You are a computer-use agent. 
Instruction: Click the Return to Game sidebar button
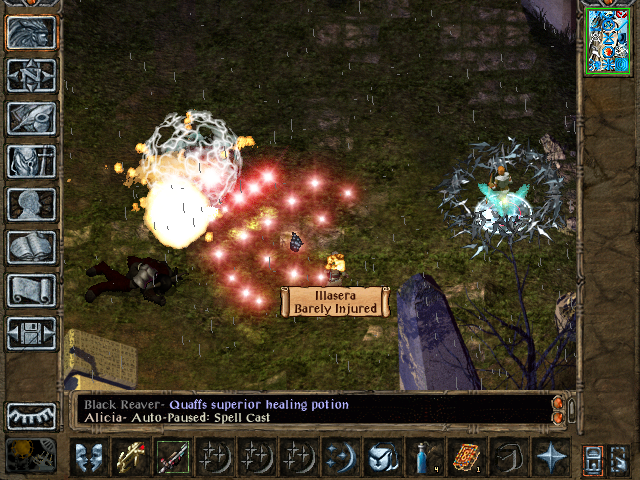(x=31, y=33)
